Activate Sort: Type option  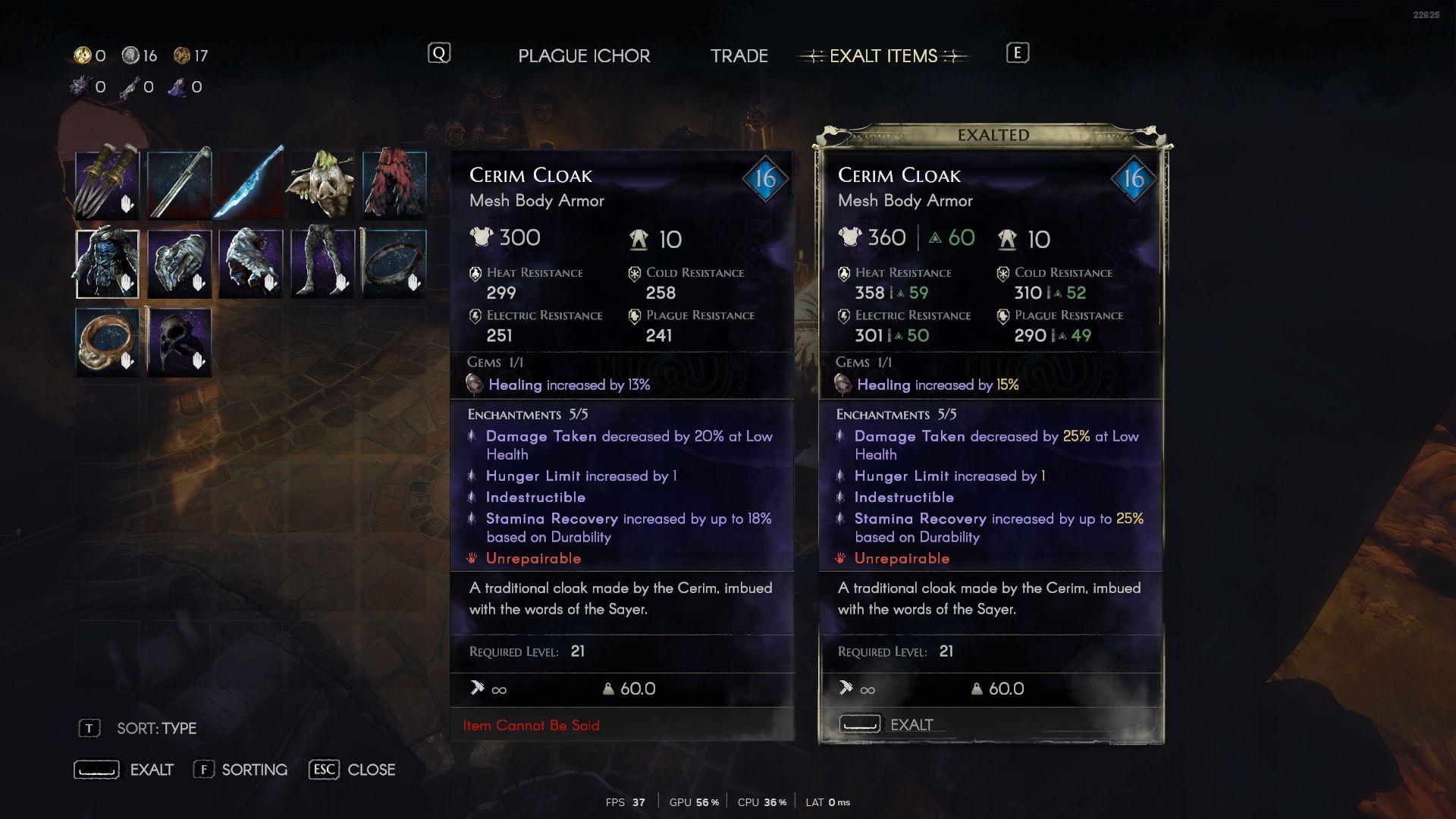point(155,728)
